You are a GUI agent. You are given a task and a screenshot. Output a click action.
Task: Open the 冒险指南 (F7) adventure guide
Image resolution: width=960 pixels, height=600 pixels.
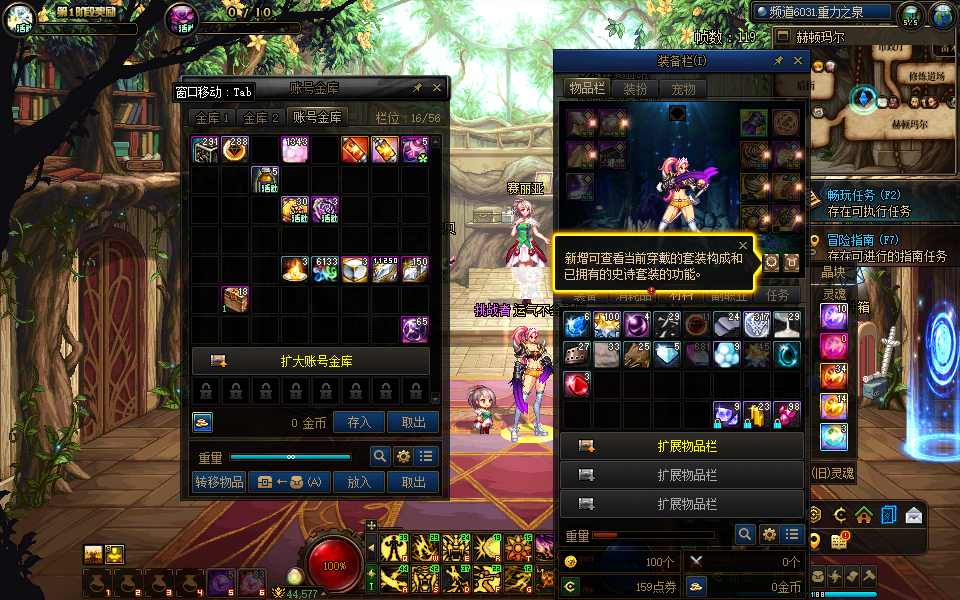(x=864, y=241)
